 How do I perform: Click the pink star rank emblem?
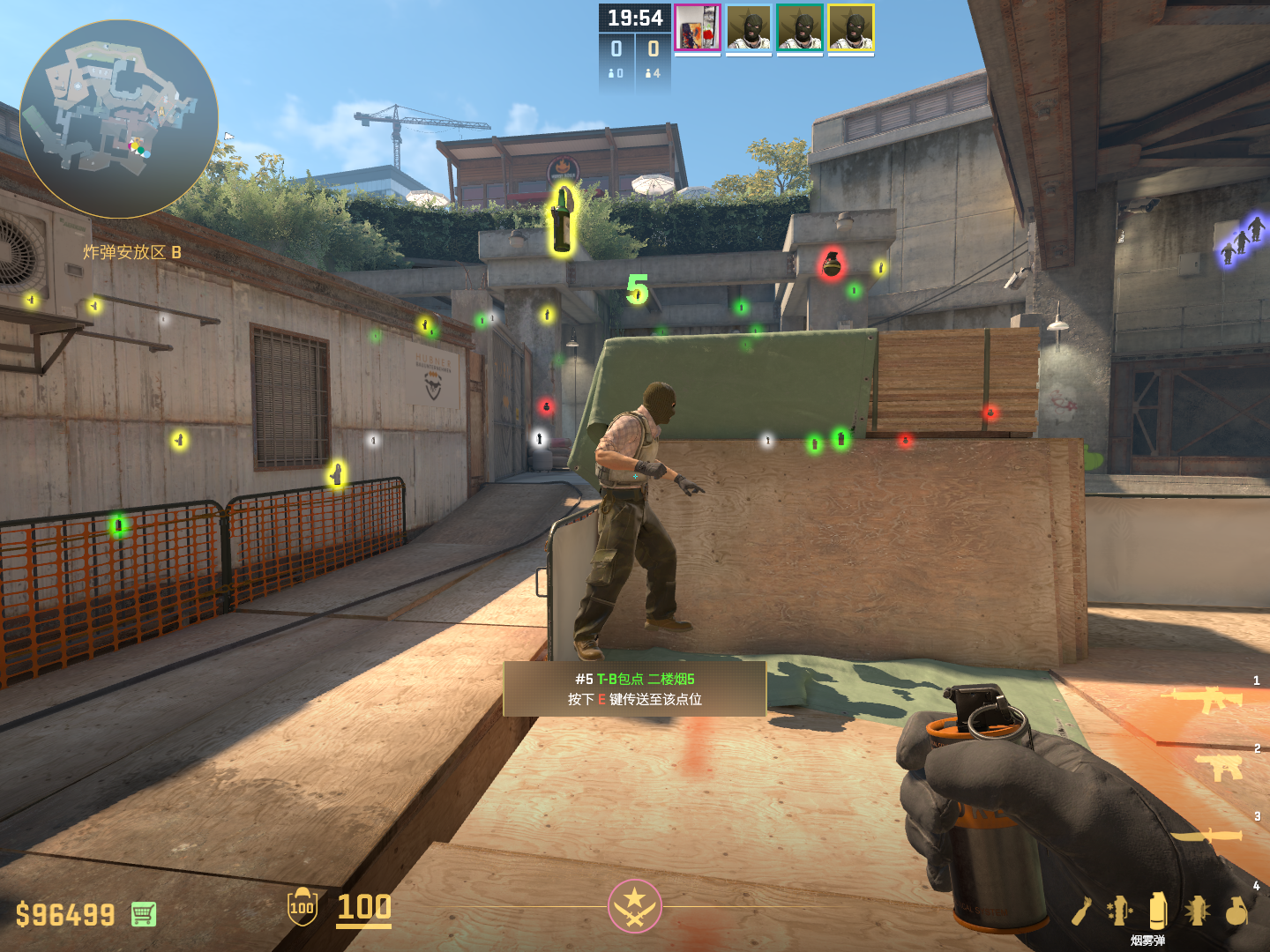point(634,906)
